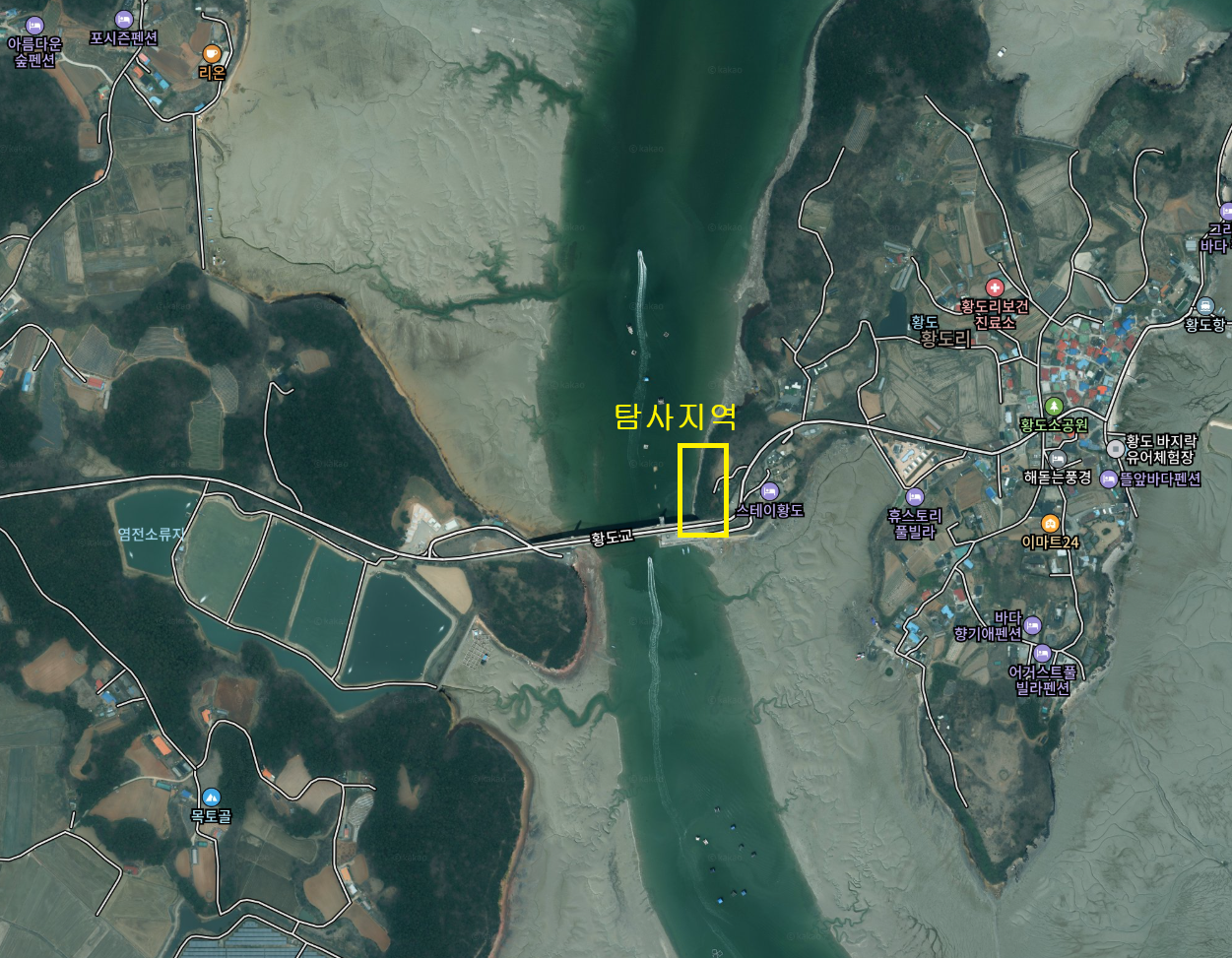Open the 어거스트풀빌라펜션 marker
The width and height of the screenshot is (1232, 958).
pos(1042,653)
